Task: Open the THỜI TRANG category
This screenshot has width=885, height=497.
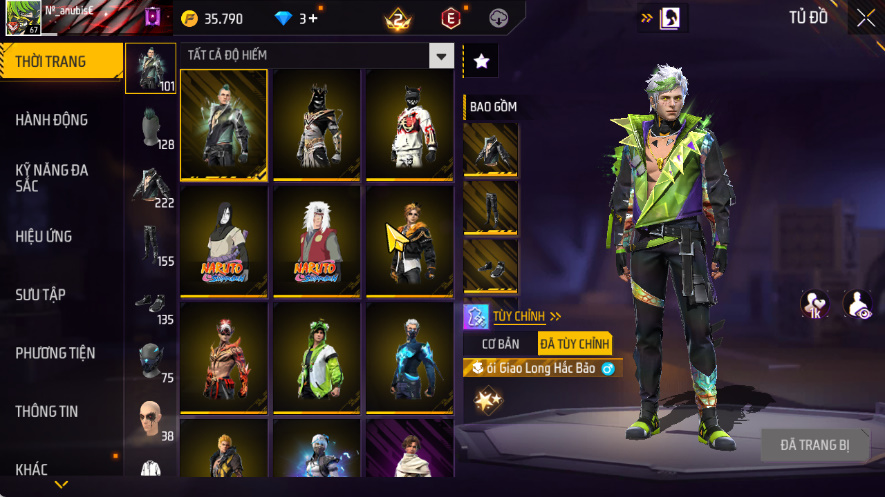Action: click(52, 62)
